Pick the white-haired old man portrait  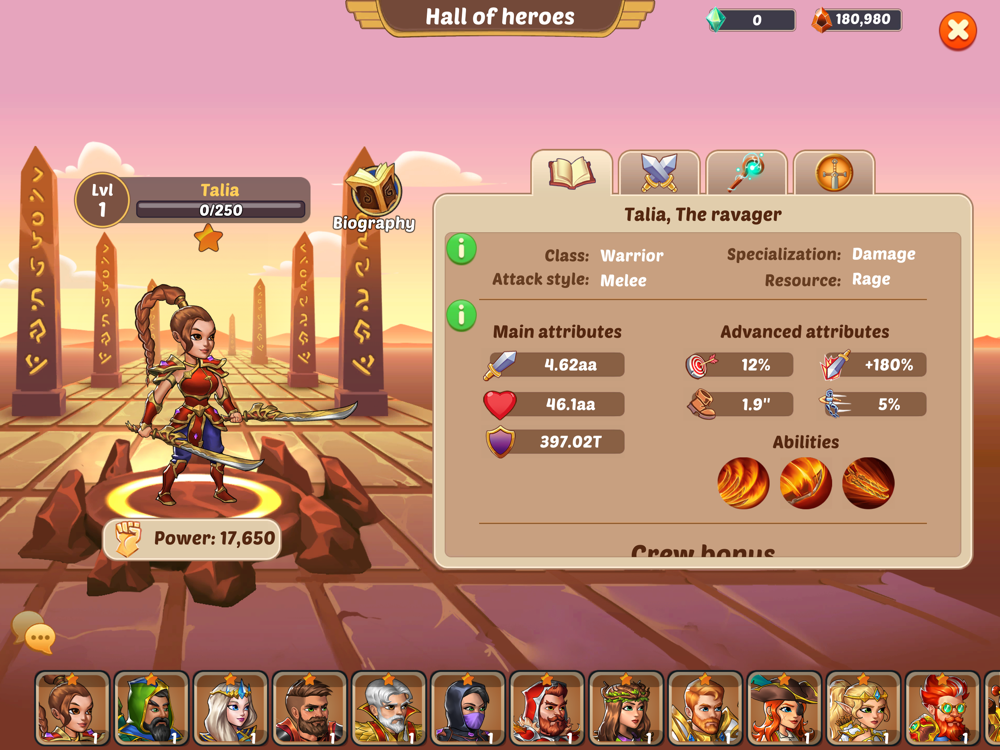388,710
